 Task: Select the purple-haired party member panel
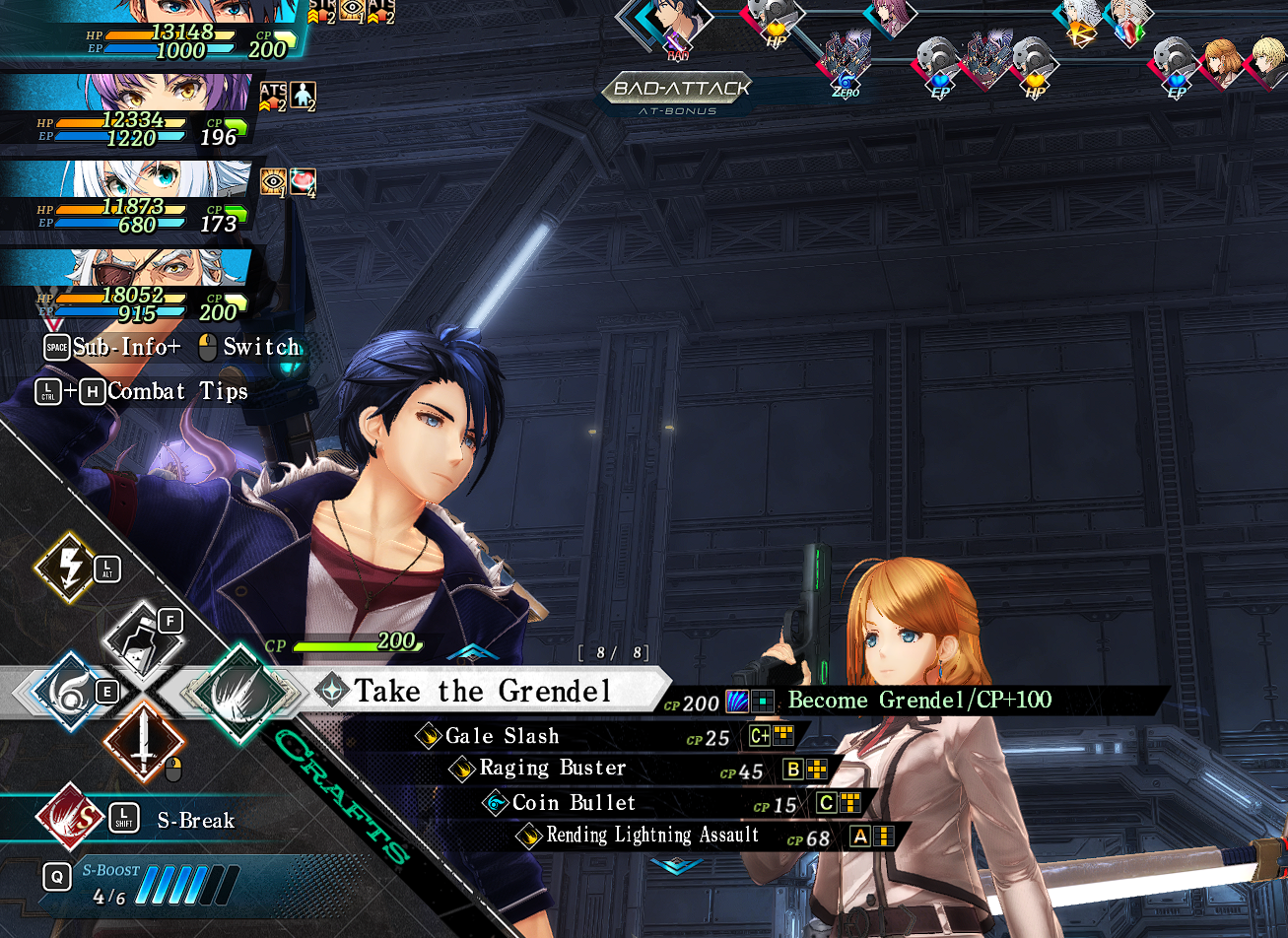pyautogui.click(x=128, y=110)
